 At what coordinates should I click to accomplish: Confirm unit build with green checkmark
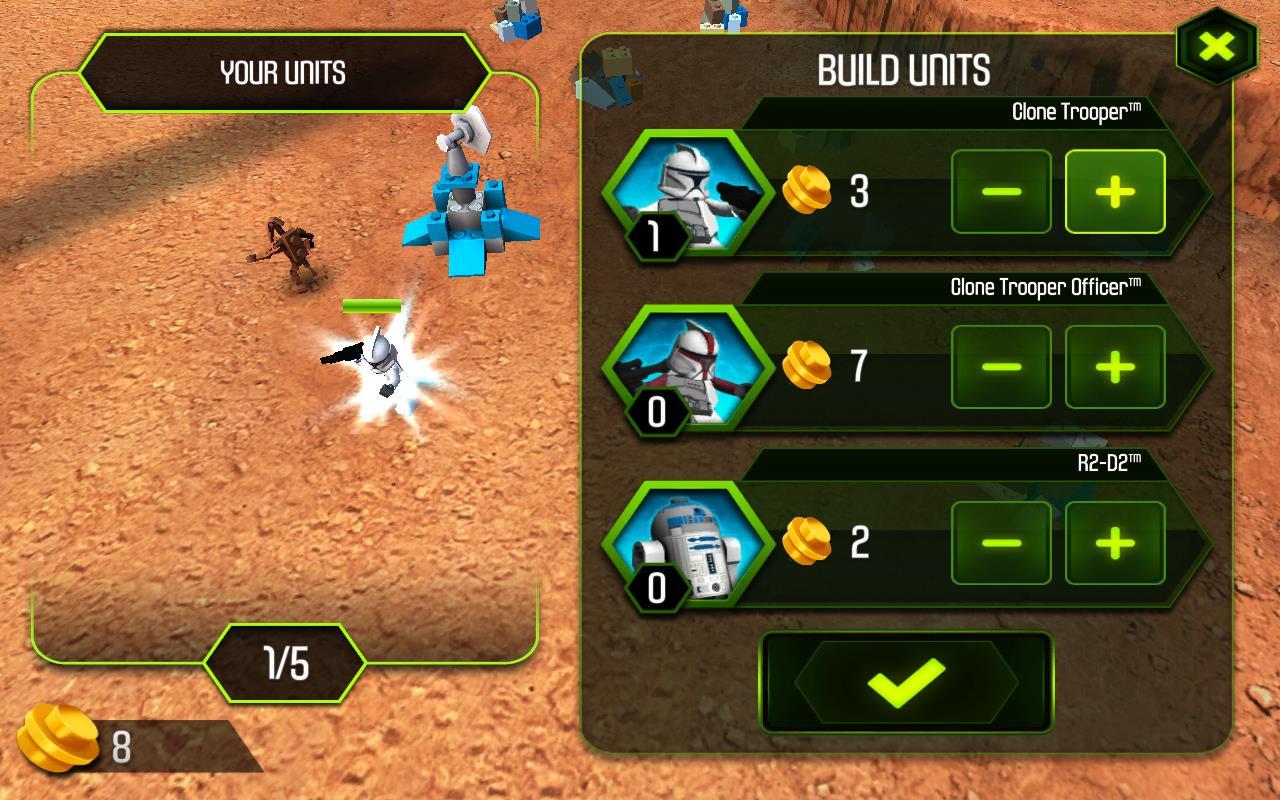pyautogui.click(x=906, y=682)
